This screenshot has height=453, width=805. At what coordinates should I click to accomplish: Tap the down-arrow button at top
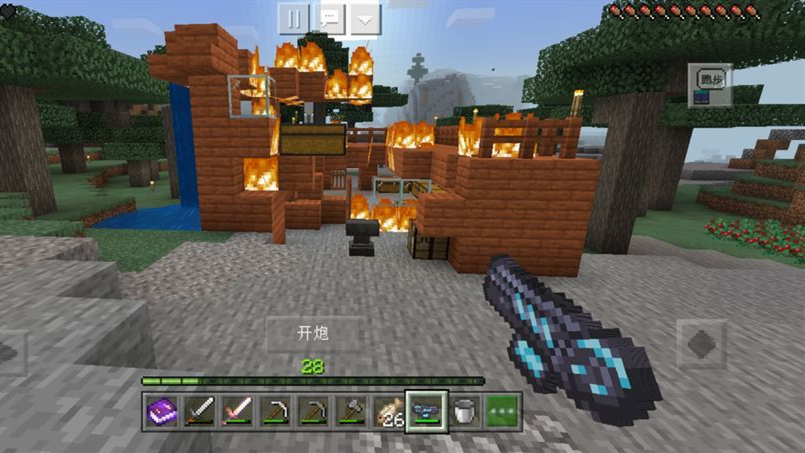[365, 17]
